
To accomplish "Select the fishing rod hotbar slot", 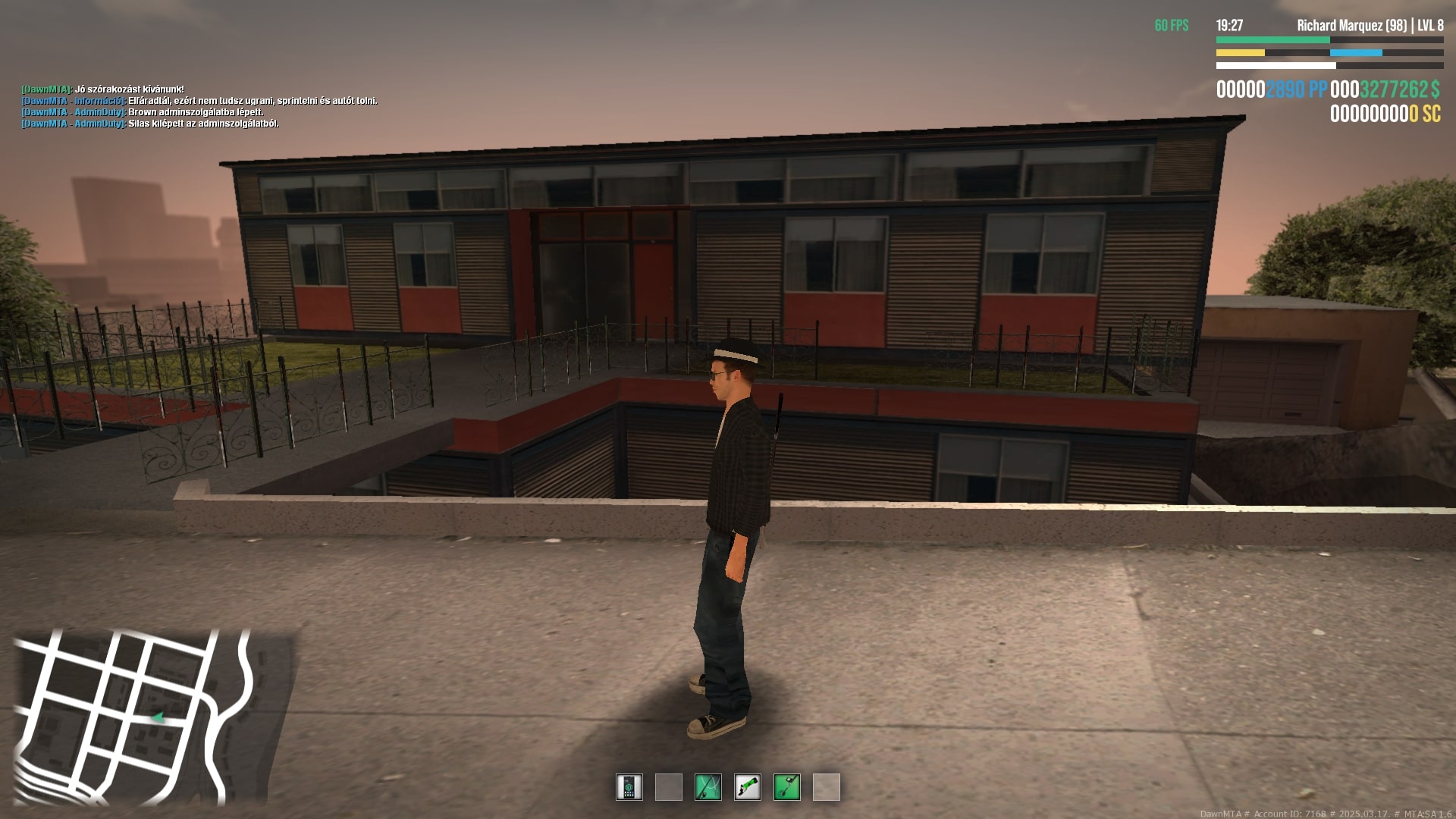I will (x=708, y=787).
